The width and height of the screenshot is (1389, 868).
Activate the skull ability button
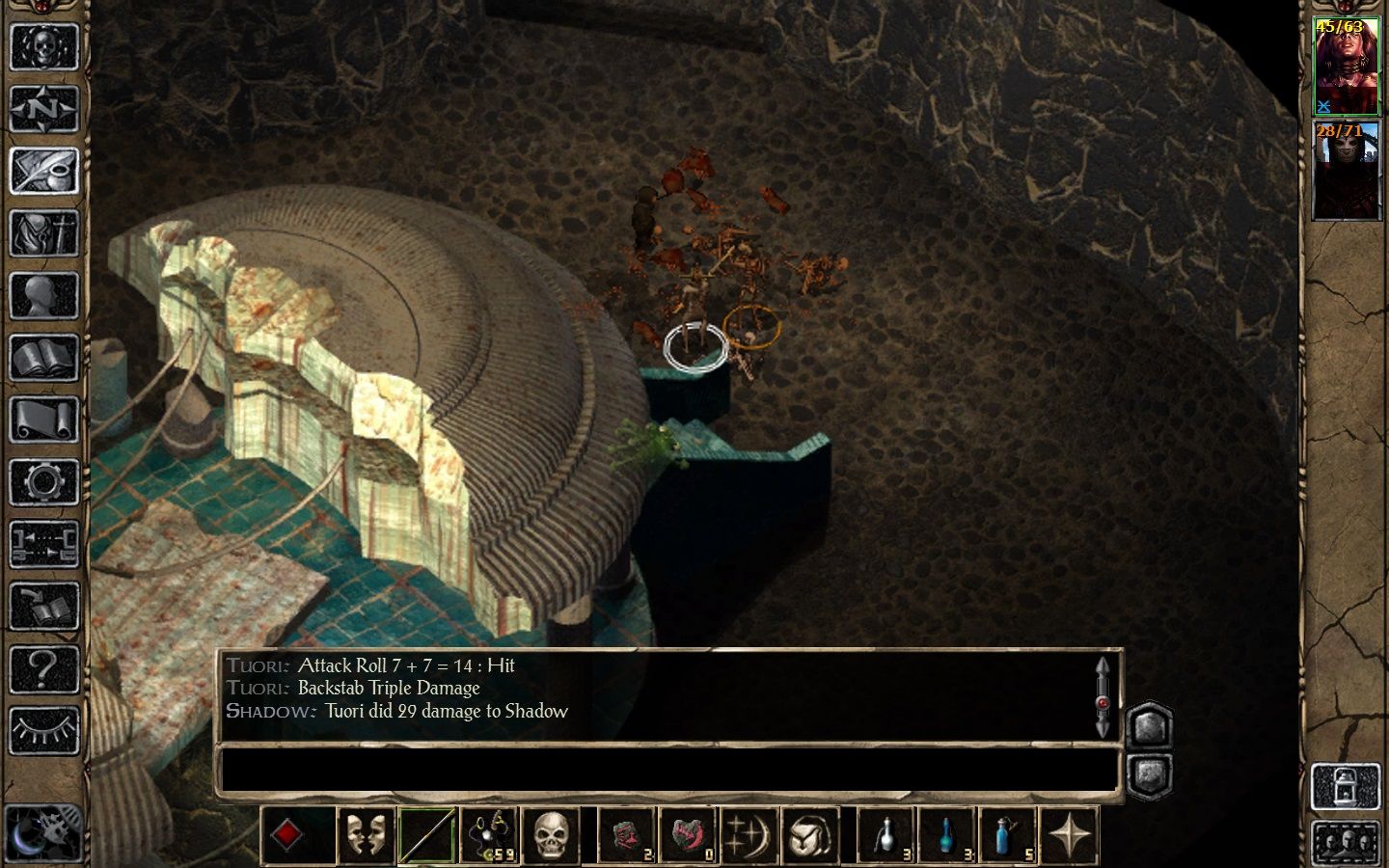[x=551, y=835]
